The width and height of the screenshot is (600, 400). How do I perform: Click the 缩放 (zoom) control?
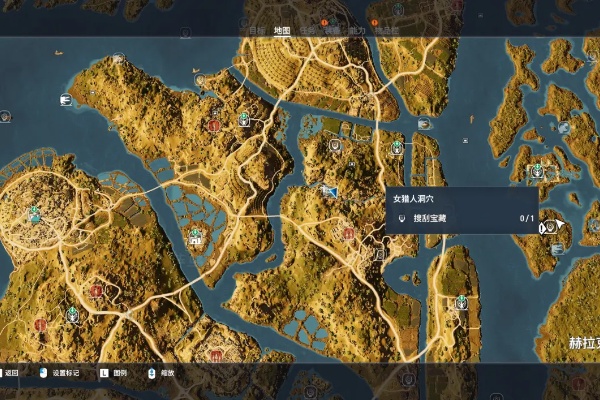point(164,372)
